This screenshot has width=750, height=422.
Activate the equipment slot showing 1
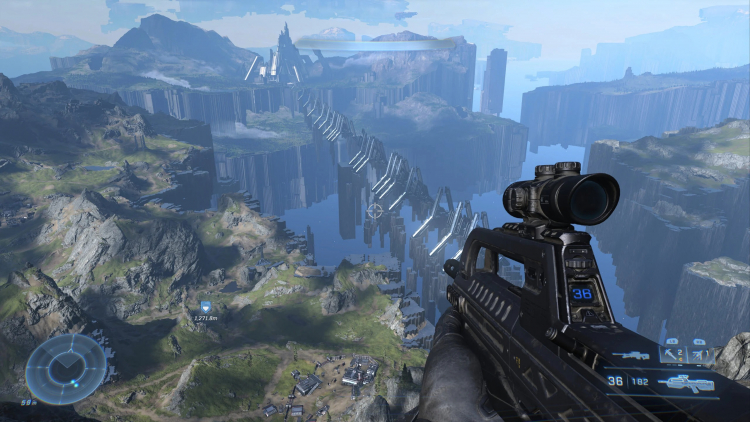click(700, 354)
